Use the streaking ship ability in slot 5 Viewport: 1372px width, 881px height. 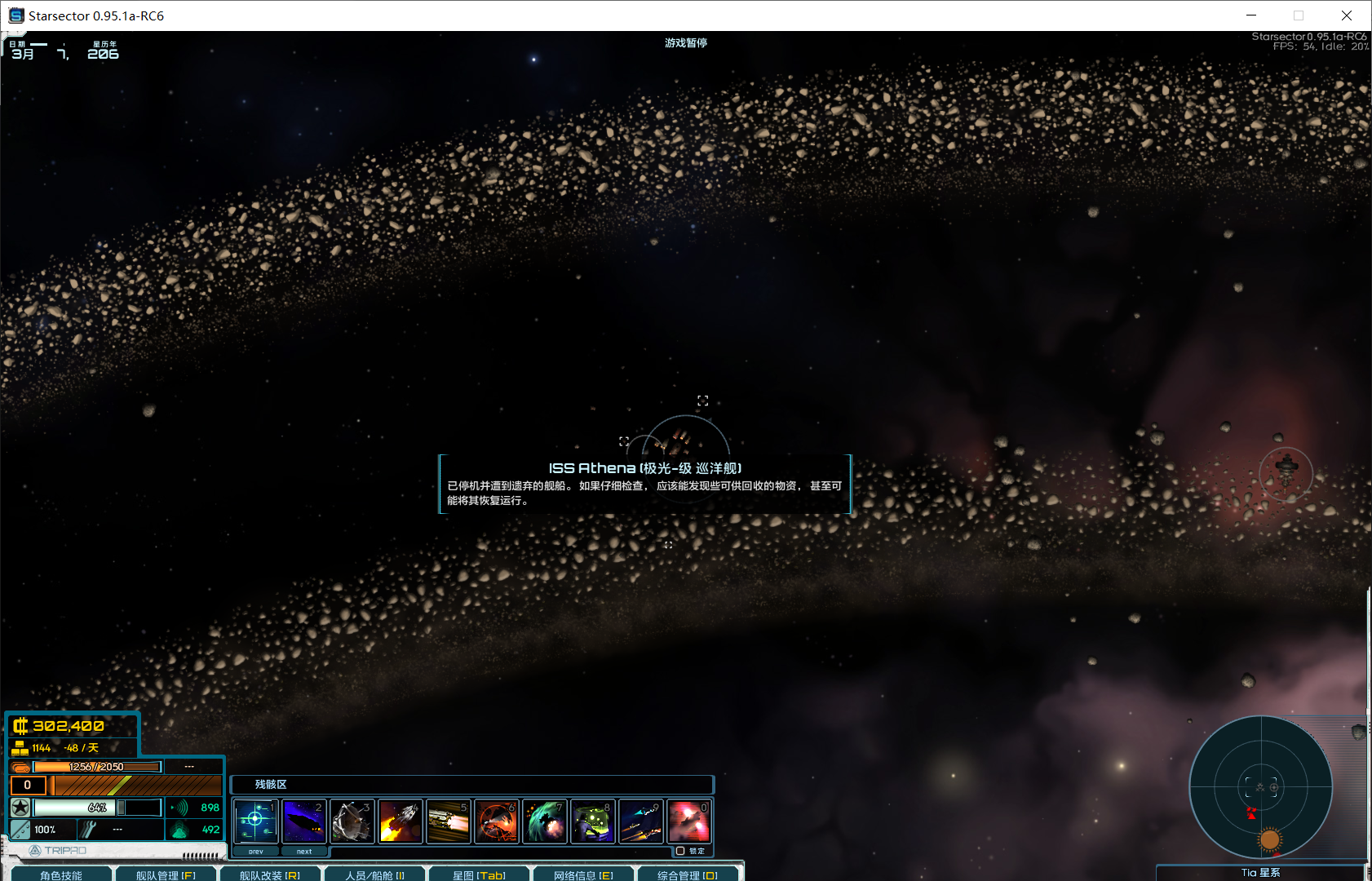tap(449, 821)
